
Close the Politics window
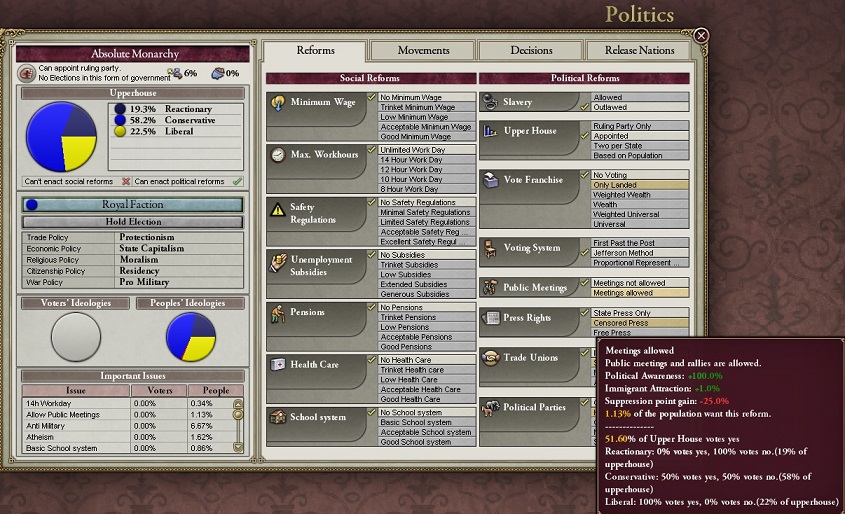(x=701, y=36)
